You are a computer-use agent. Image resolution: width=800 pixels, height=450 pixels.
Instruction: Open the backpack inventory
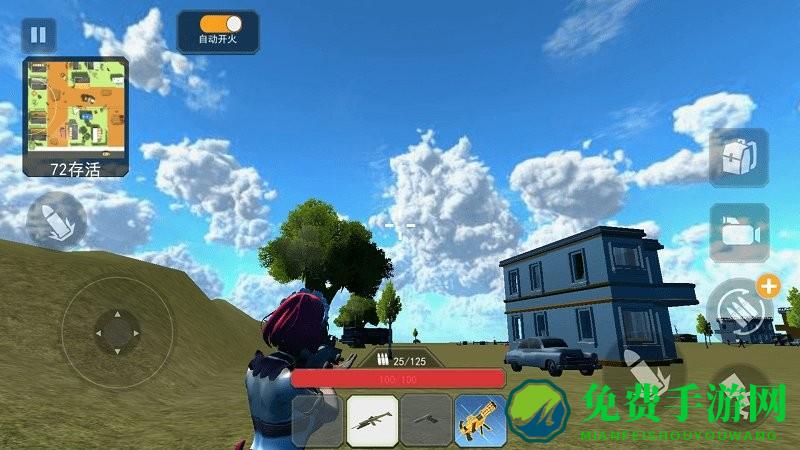click(738, 157)
